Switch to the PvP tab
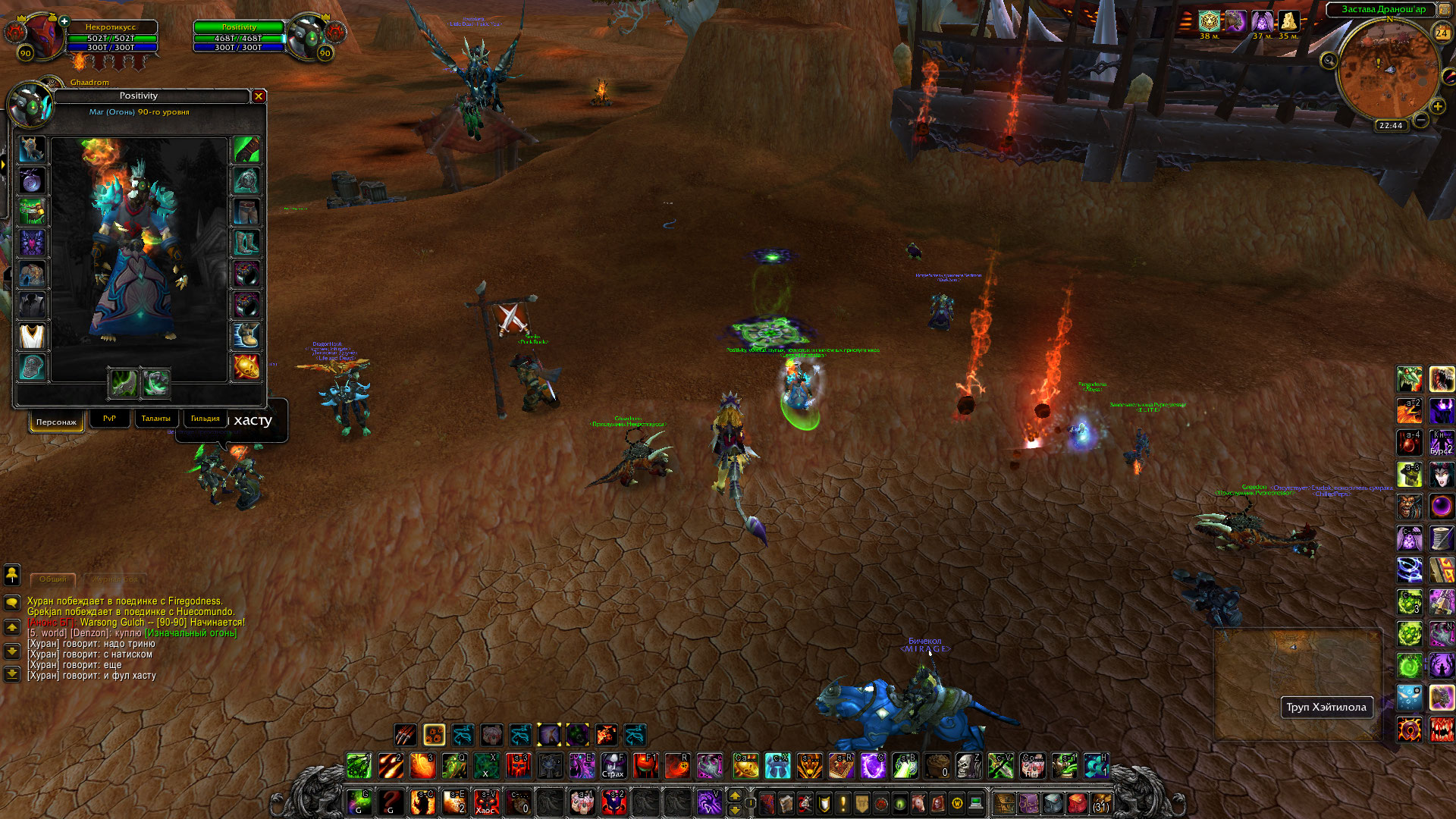 tap(109, 419)
